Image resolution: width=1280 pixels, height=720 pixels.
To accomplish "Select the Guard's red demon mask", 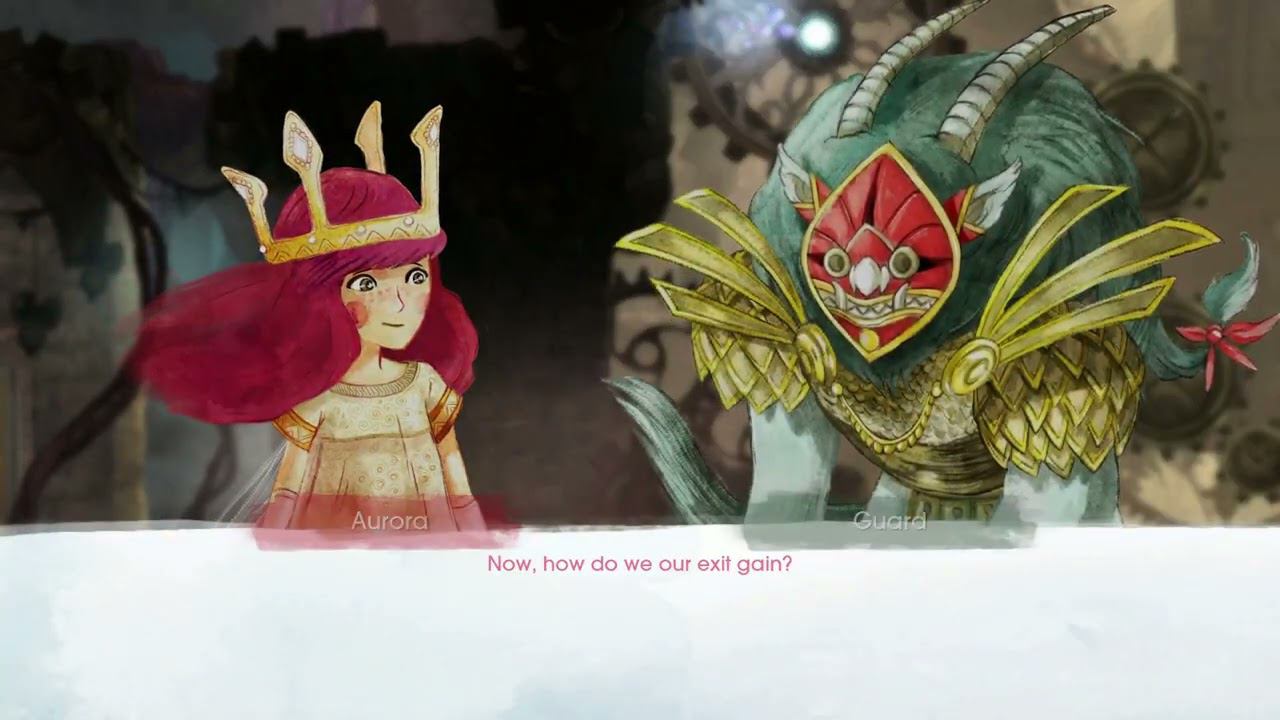I will (x=880, y=250).
